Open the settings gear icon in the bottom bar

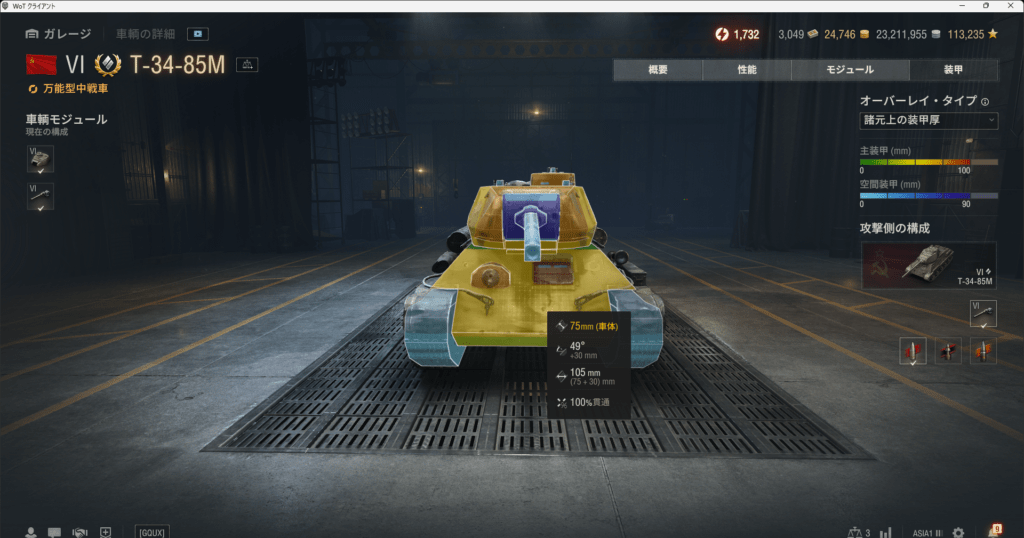click(x=958, y=532)
